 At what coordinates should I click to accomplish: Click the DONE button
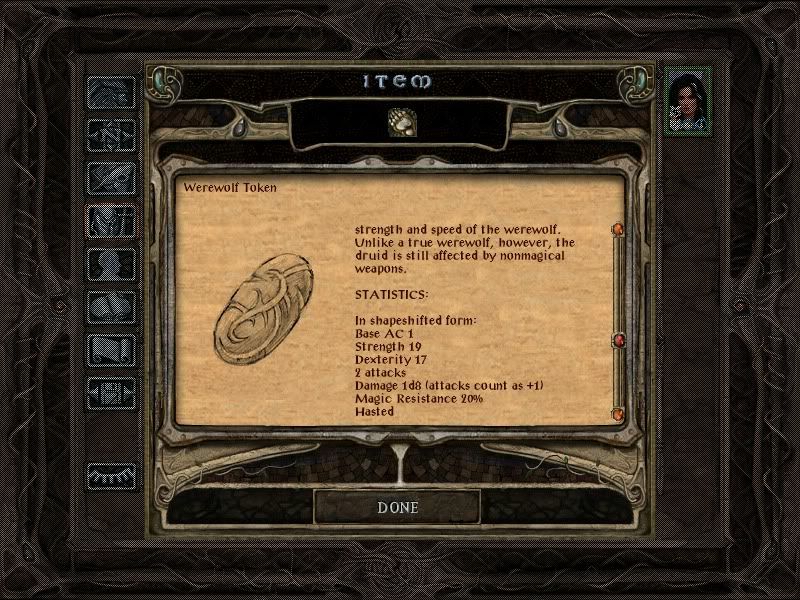tap(397, 507)
